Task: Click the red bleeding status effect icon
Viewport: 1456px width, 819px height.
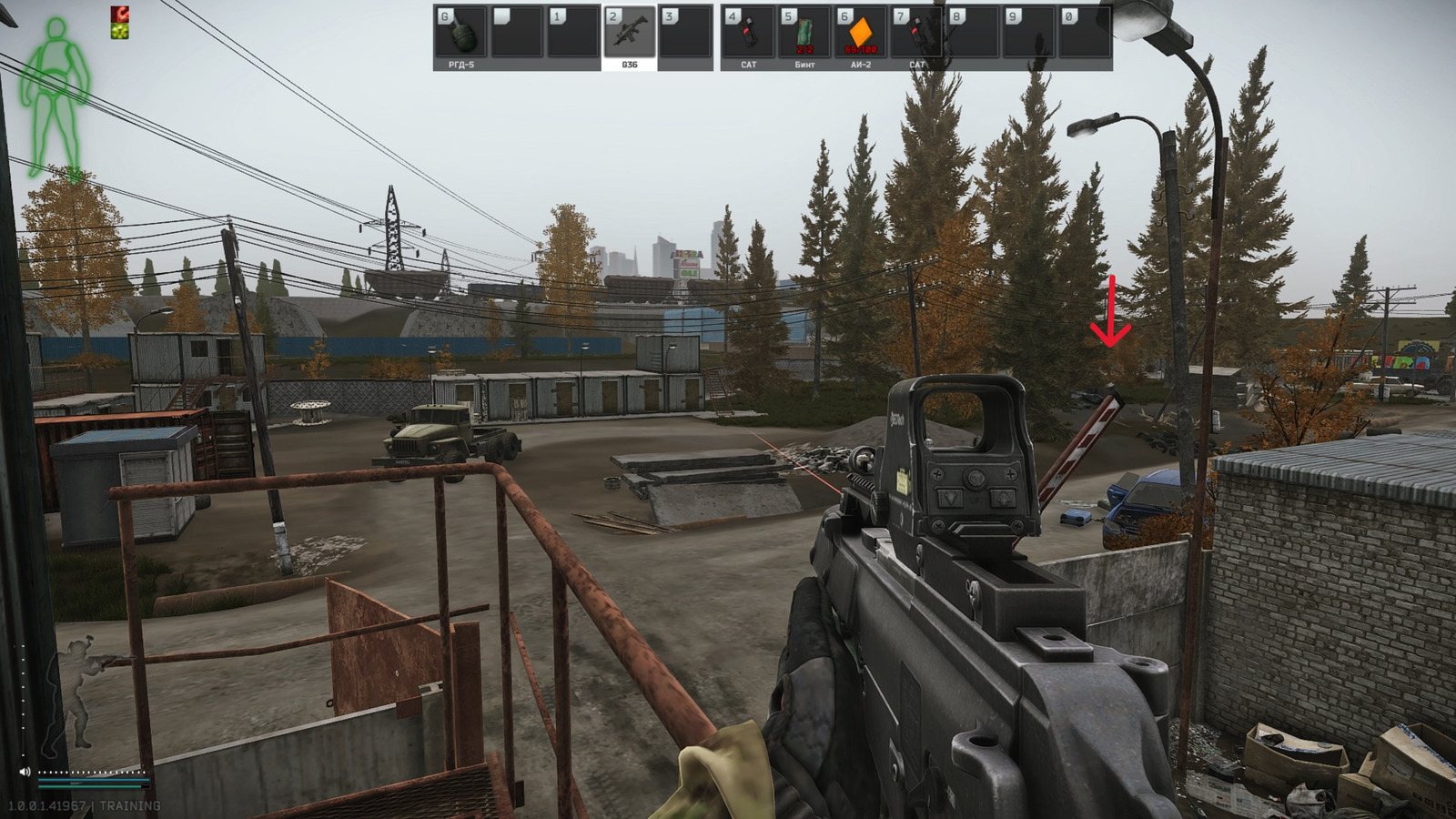Action: pos(120,13)
